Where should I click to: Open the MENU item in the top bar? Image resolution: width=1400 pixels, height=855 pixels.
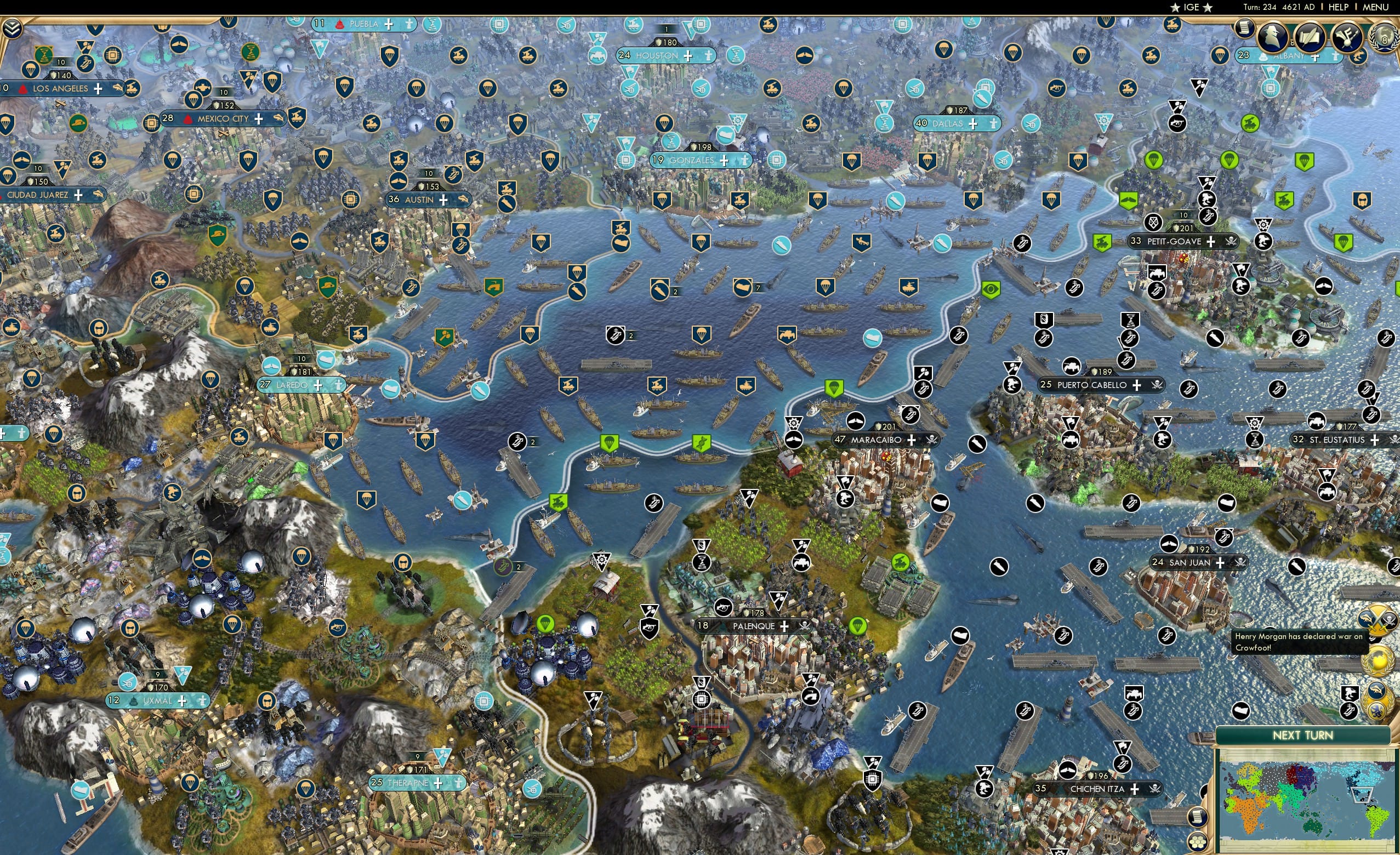[x=1375, y=7]
